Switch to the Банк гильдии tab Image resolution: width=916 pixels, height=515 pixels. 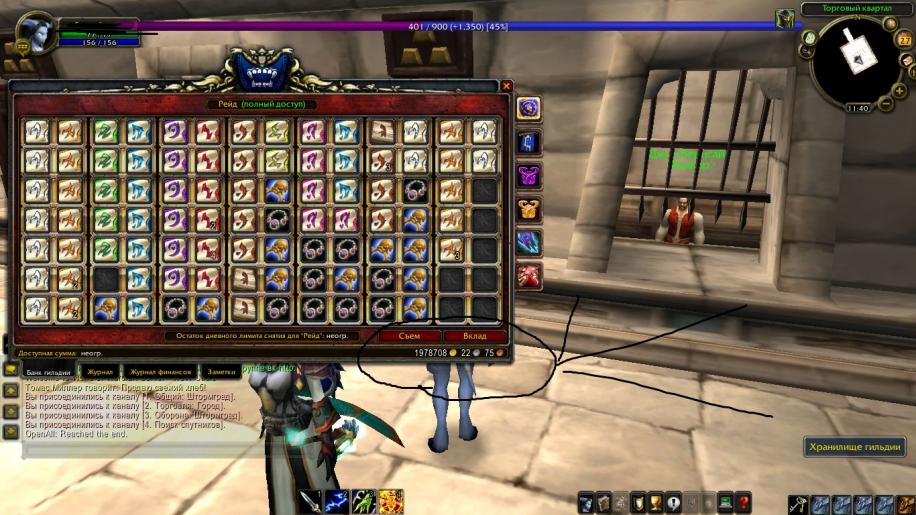[x=48, y=371]
